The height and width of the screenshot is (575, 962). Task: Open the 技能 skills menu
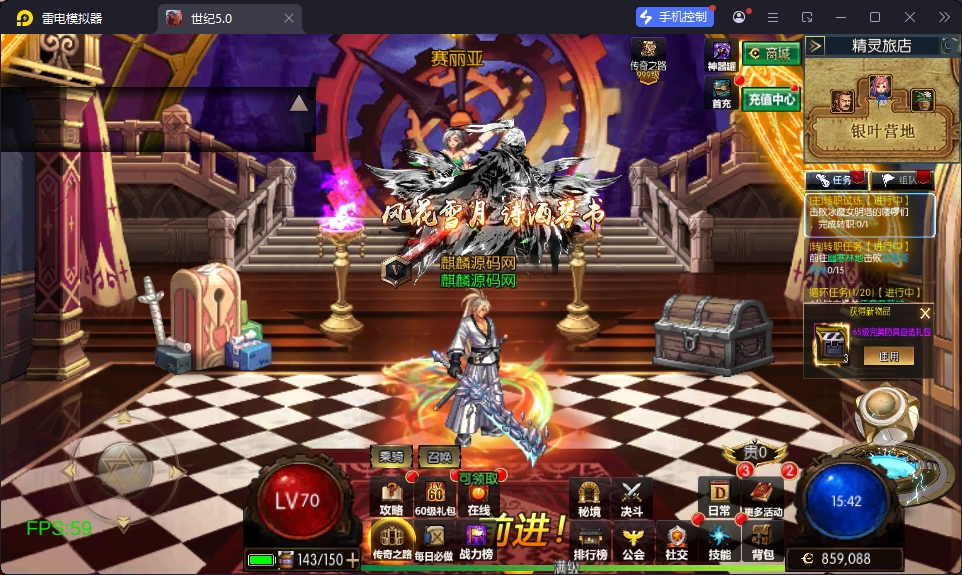[720, 541]
